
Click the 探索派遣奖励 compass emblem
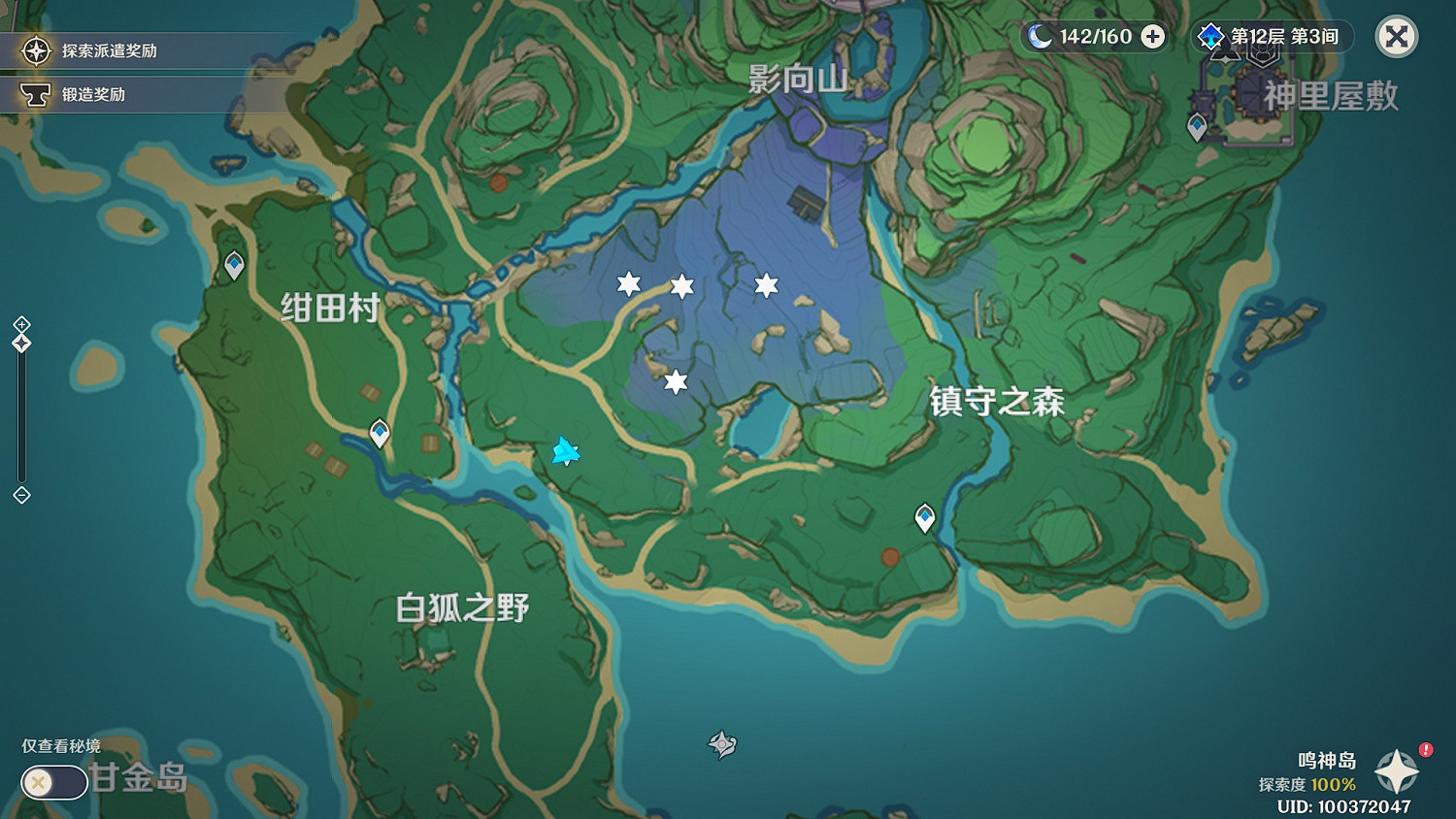[36, 50]
